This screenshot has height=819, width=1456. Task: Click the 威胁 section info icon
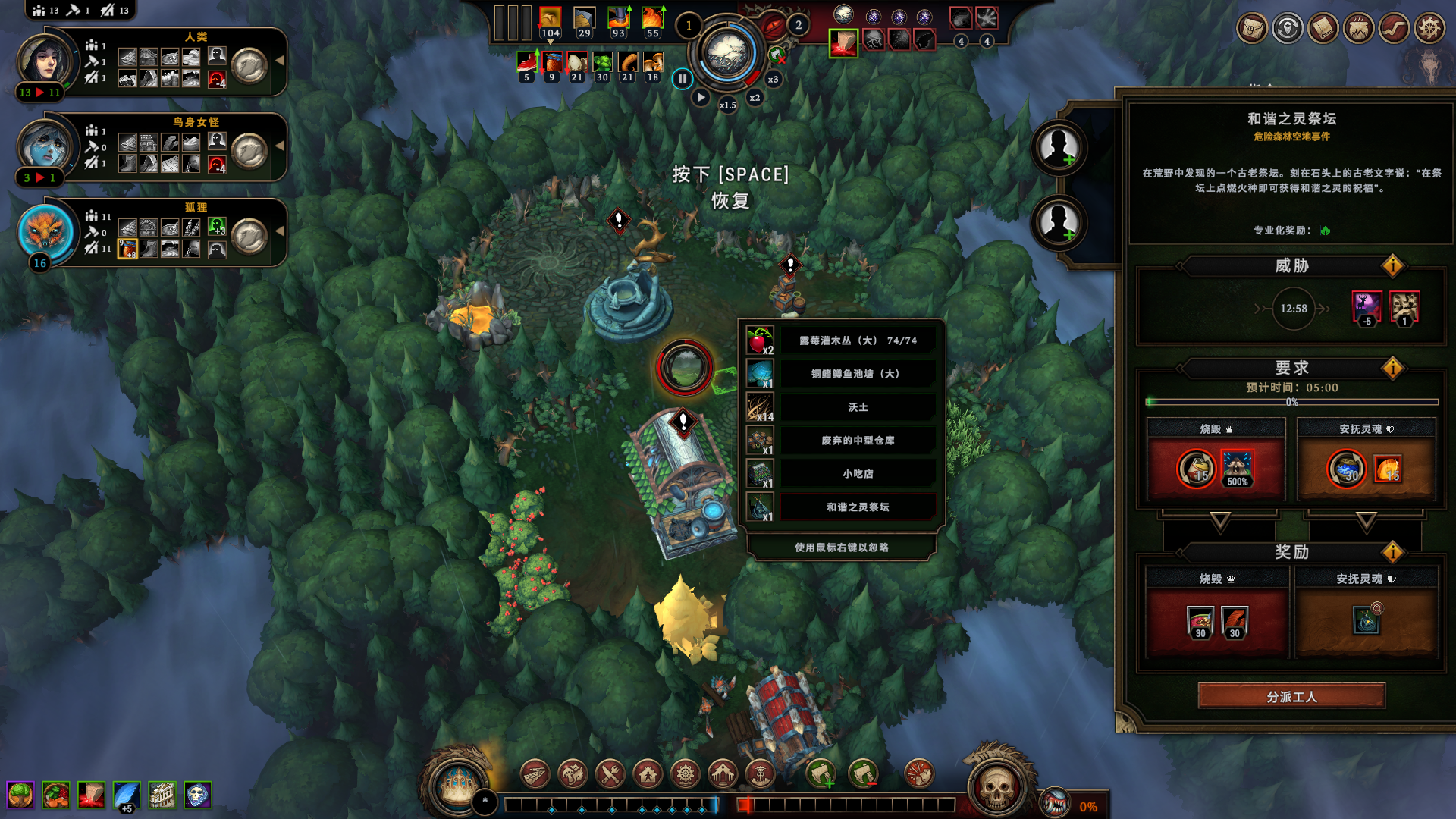1392,266
